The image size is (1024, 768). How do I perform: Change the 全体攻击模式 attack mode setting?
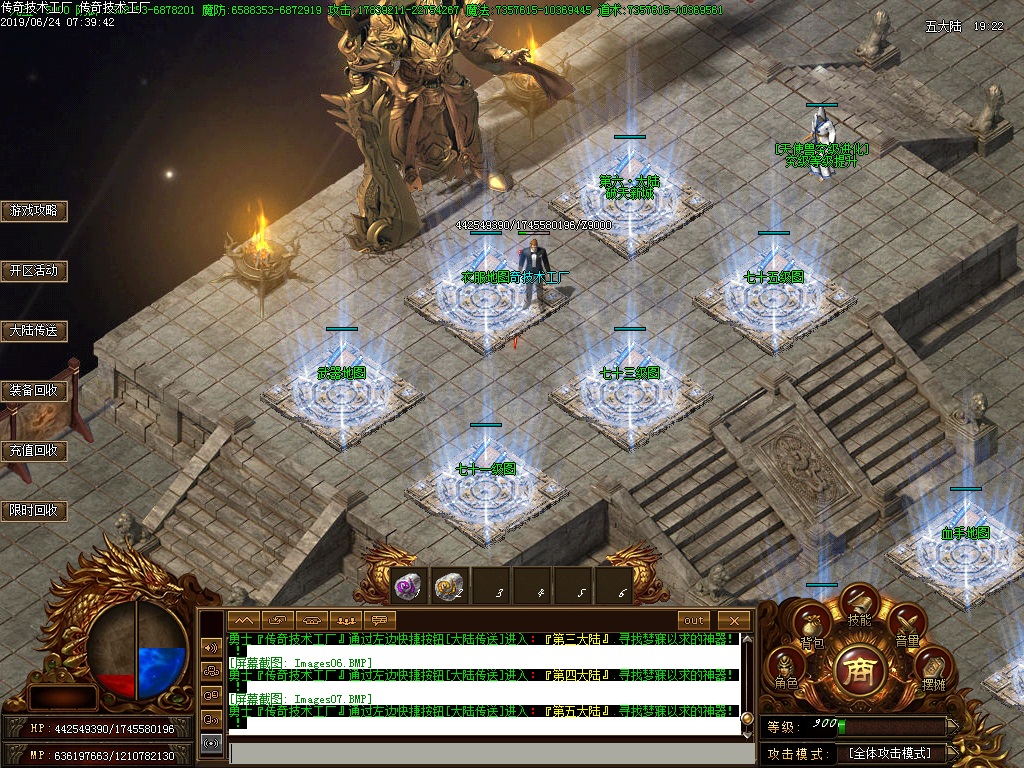[x=890, y=753]
